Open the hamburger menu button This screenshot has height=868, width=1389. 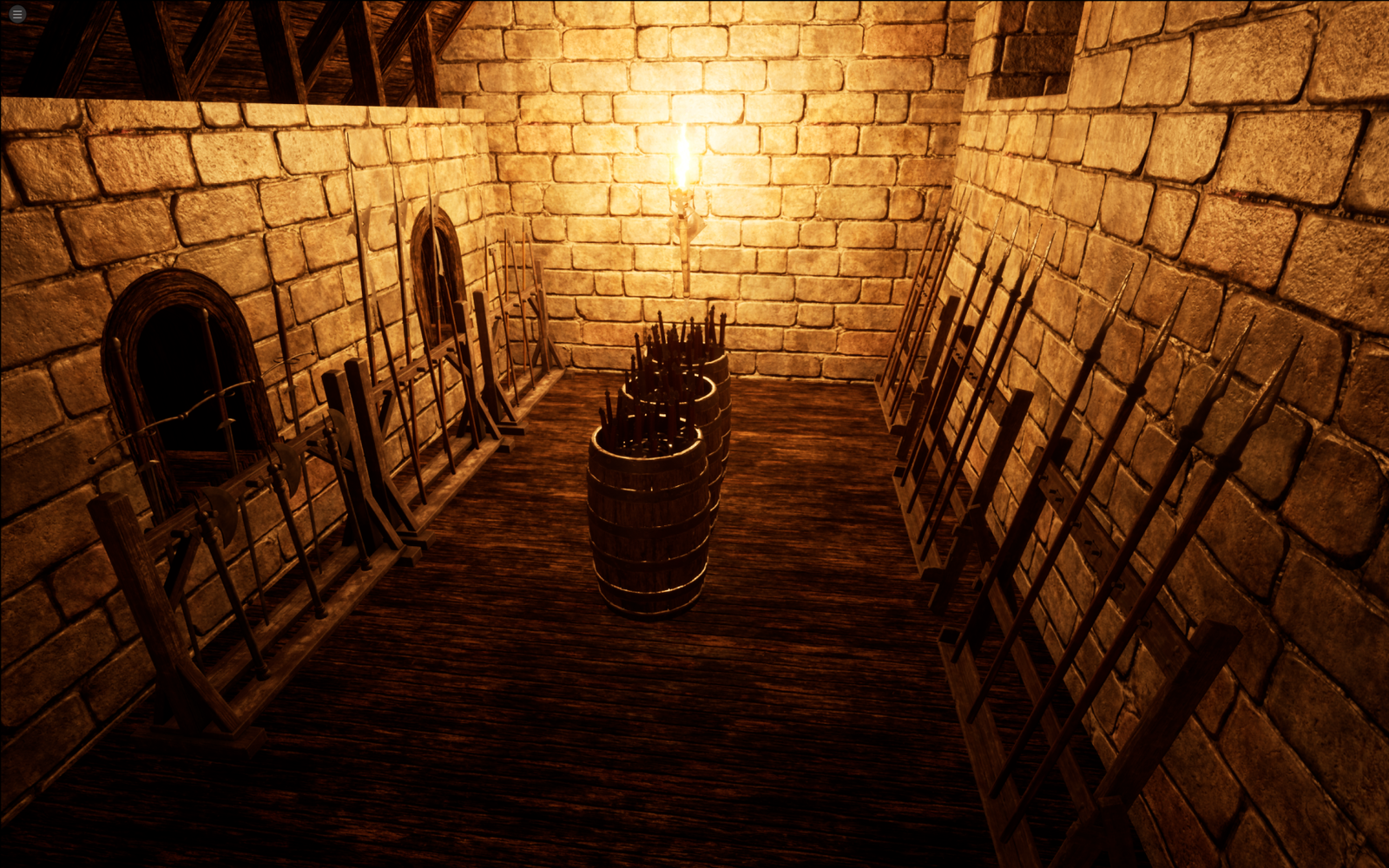point(16,14)
